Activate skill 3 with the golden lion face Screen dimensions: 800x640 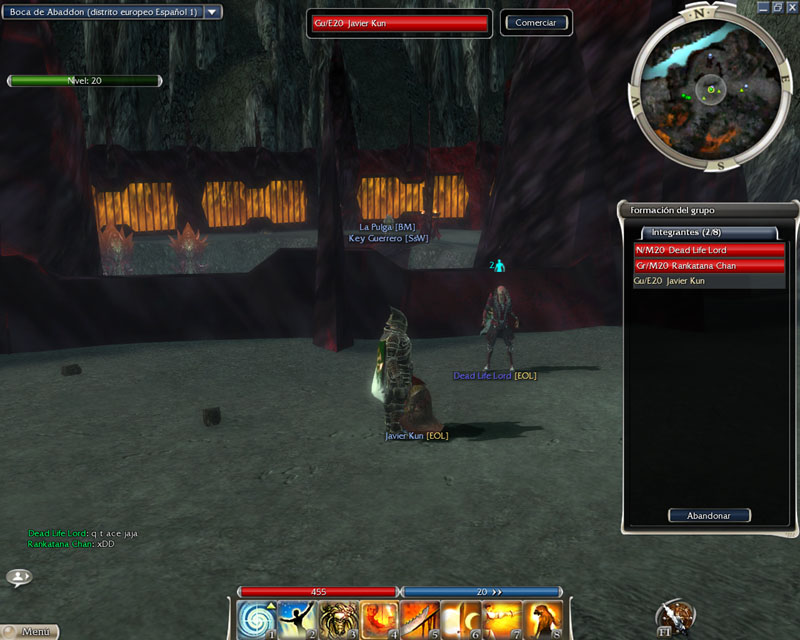(x=339, y=619)
